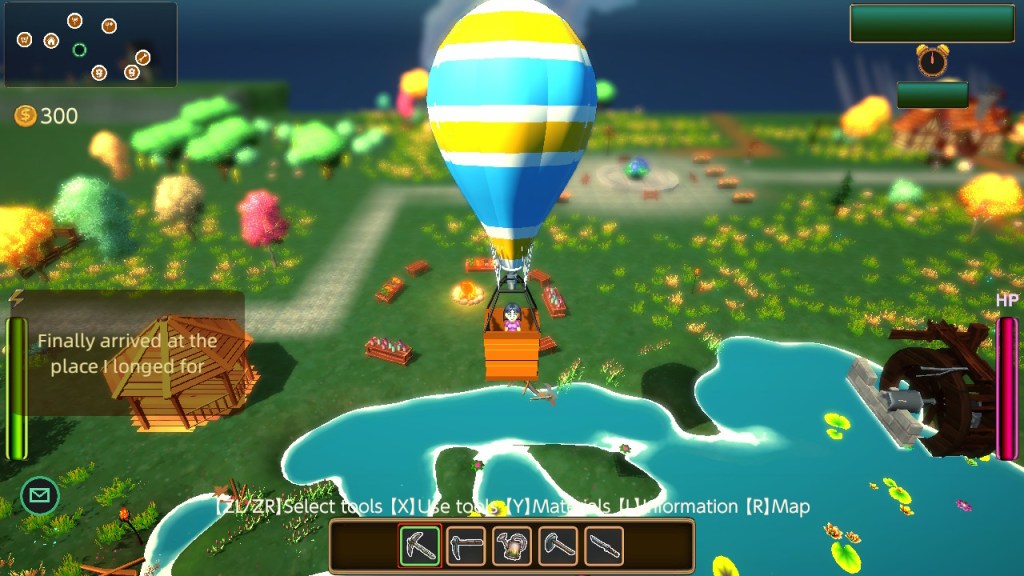Select the bone marker on the minimap
The width and height of the screenshot is (1024, 576).
pyautogui.click(x=143, y=57)
